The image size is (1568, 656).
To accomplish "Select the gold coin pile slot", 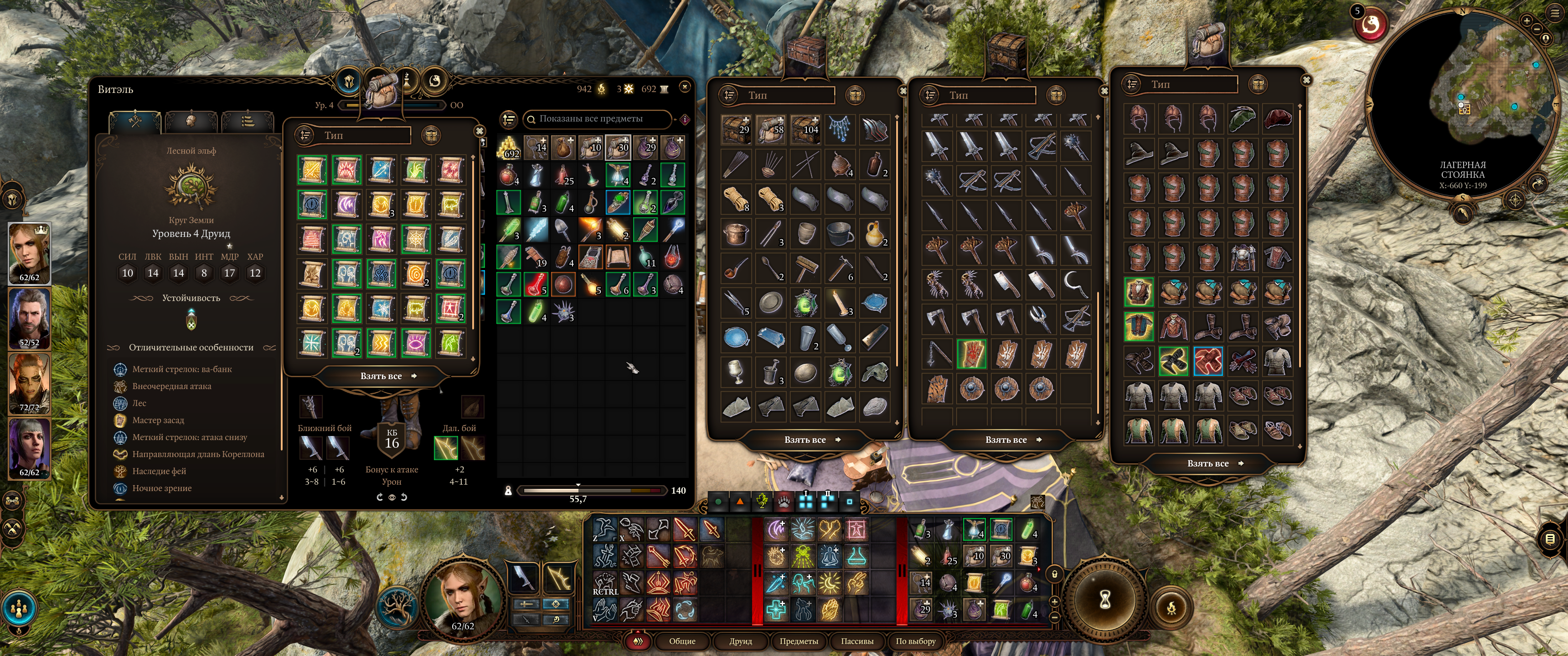I will click(509, 148).
